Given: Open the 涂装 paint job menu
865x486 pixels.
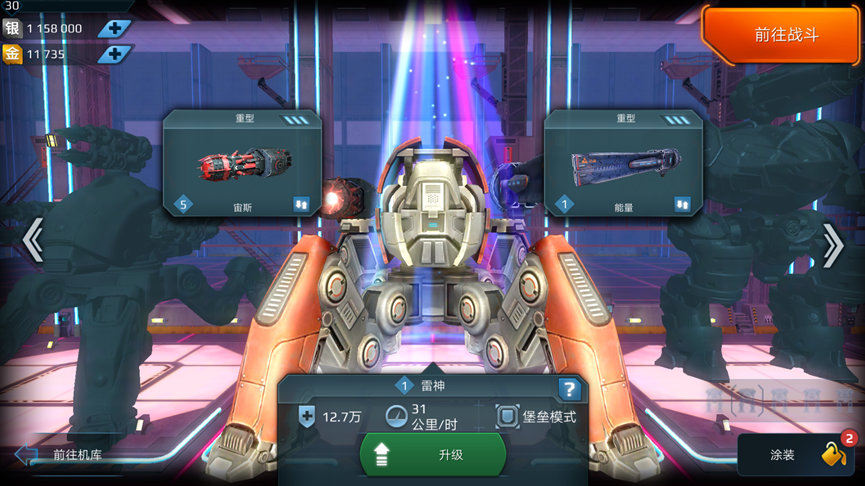Looking at the screenshot, I should pyautogui.click(x=799, y=455).
